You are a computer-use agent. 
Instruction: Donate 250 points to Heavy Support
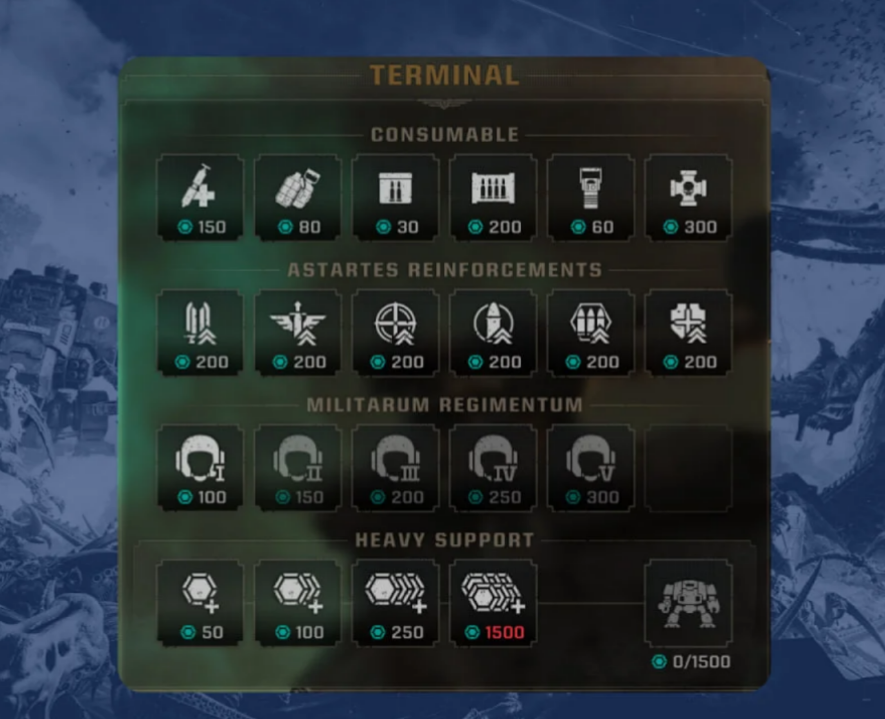395,602
